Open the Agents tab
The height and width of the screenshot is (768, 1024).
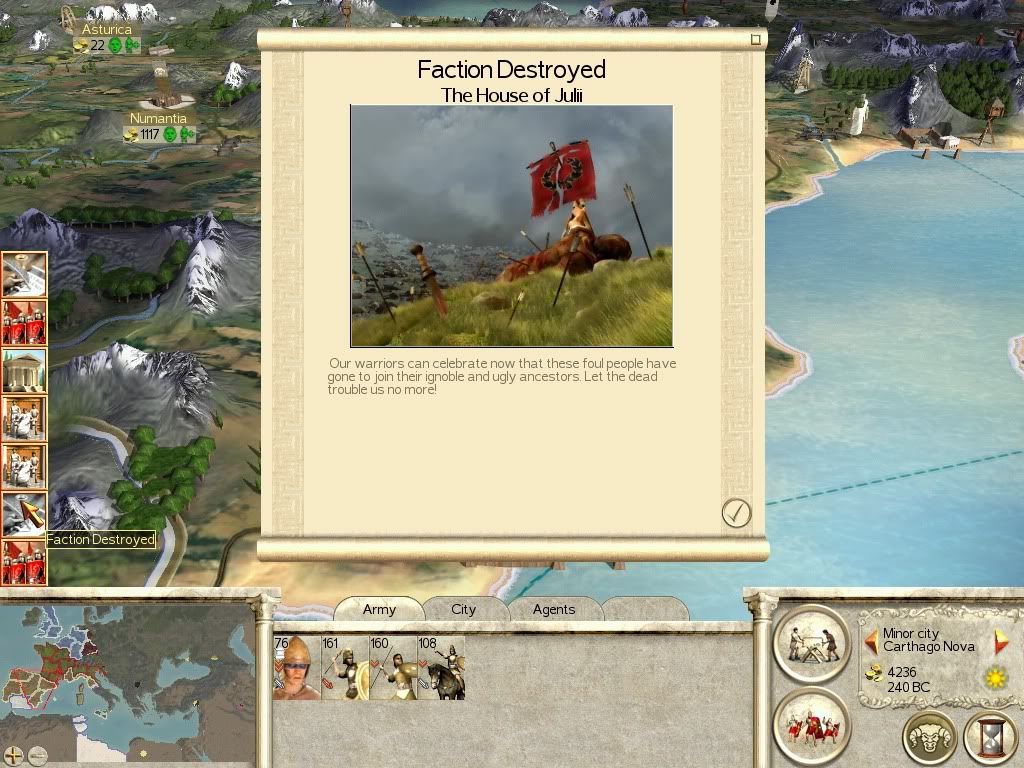pos(554,609)
